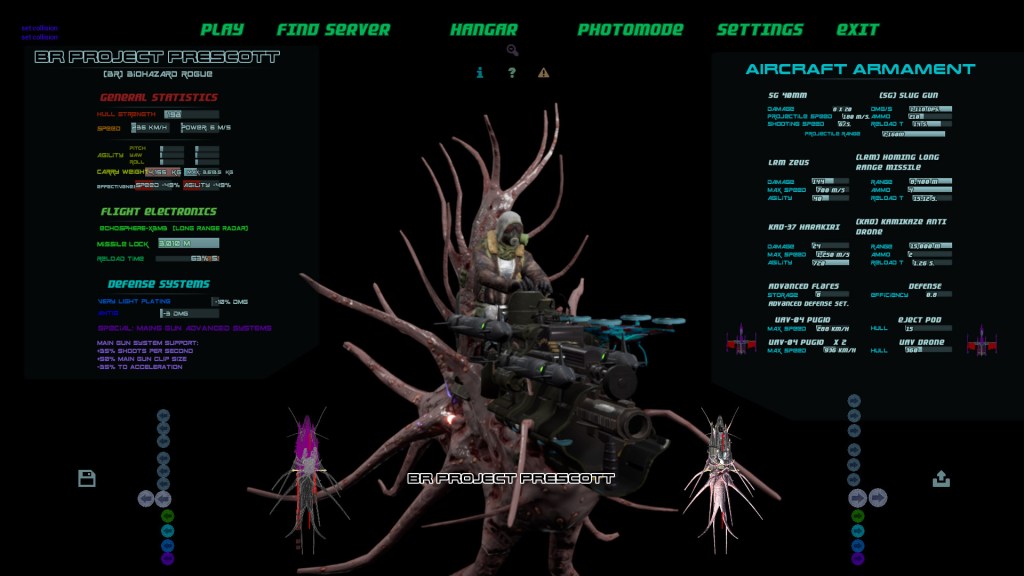Click the cyan right arrow button
Image resolution: width=1024 pixels, height=576 pixels.
[857, 531]
